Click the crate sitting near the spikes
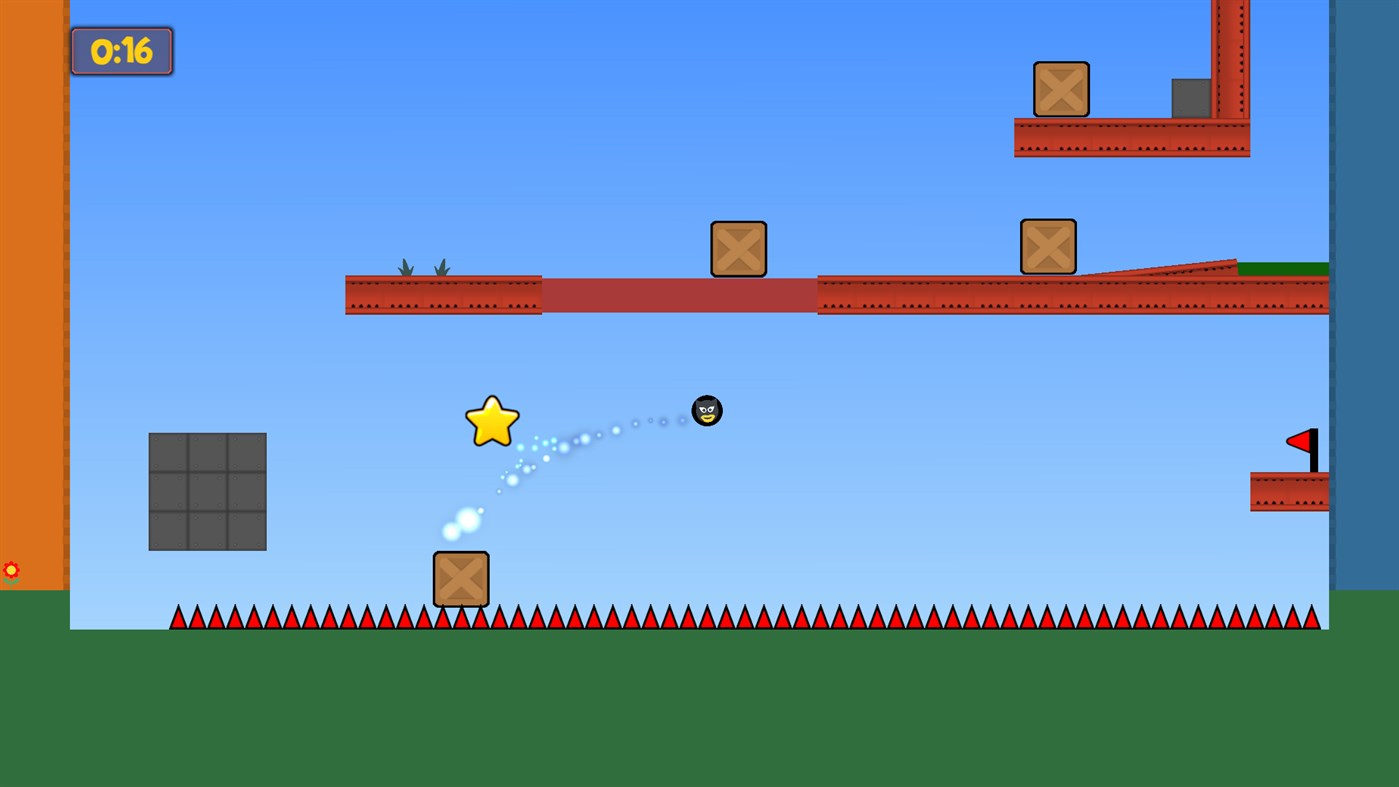 [461, 580]
